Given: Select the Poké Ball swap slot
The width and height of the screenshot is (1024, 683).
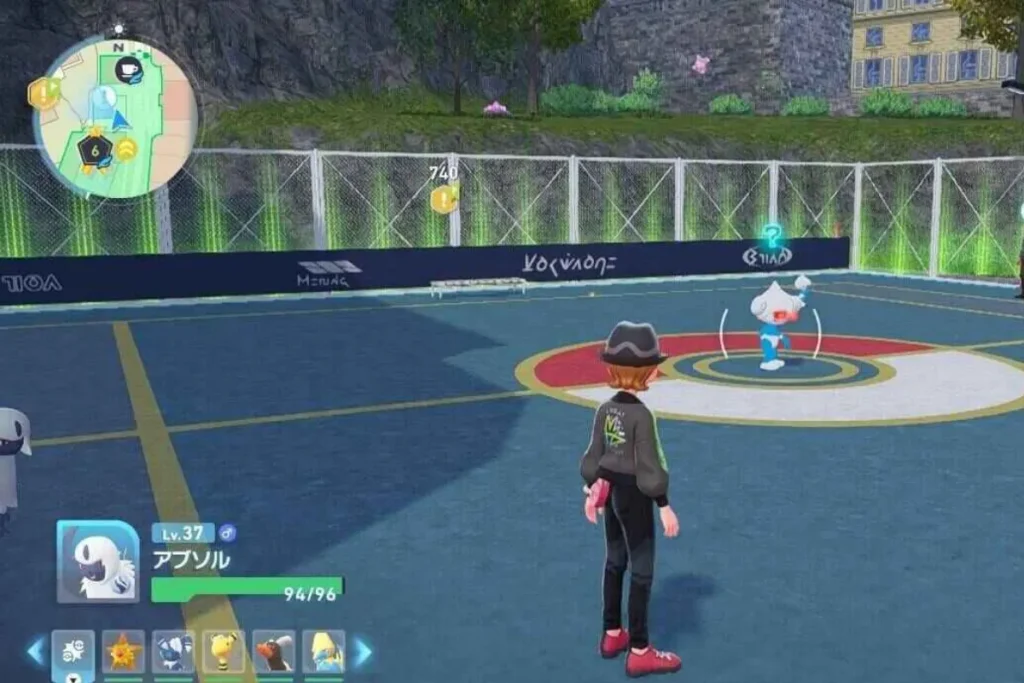Looking at the screenshot, I should point(73,652).
